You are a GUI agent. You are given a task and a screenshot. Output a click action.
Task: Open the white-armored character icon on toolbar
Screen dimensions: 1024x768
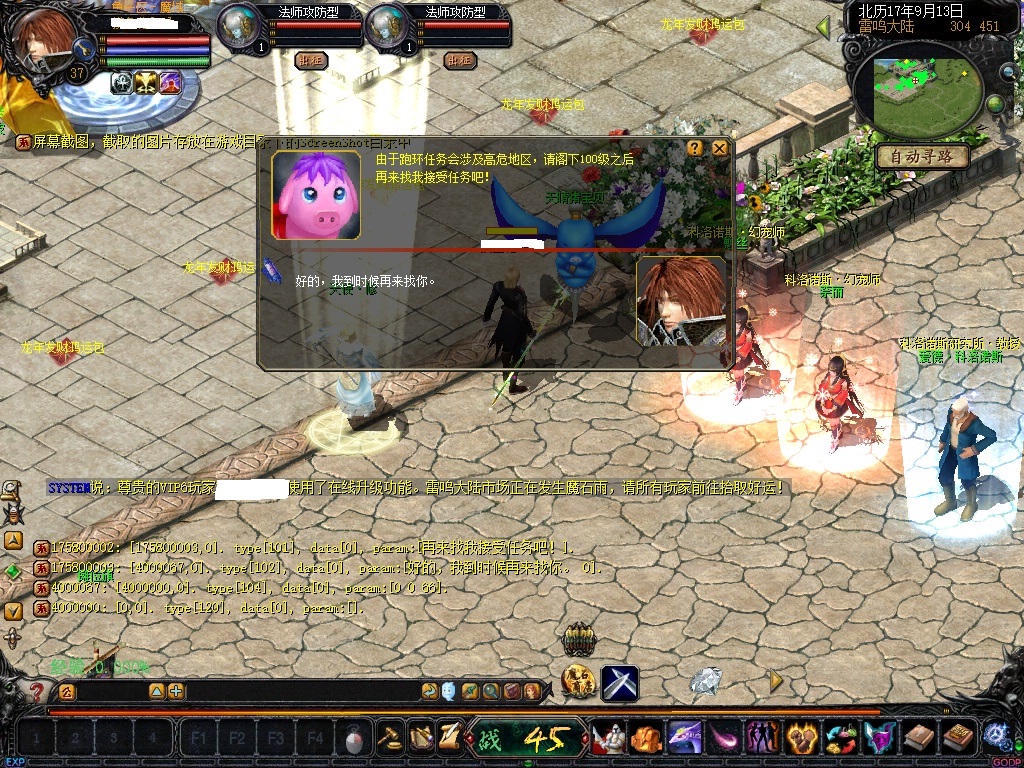tap(609, 739)
